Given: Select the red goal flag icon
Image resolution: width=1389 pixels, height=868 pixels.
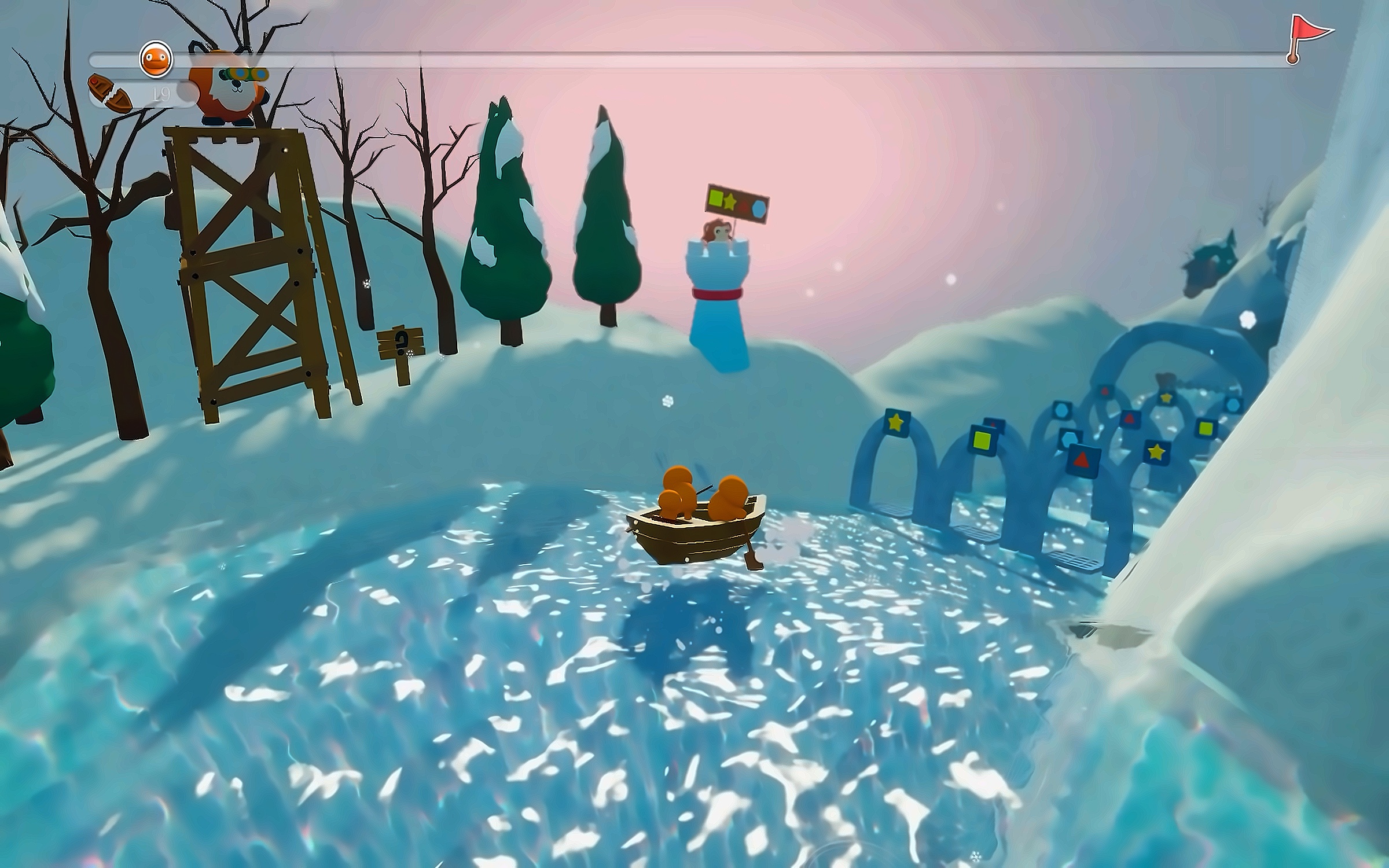Looking at the screenshot, I should 1307,36.
